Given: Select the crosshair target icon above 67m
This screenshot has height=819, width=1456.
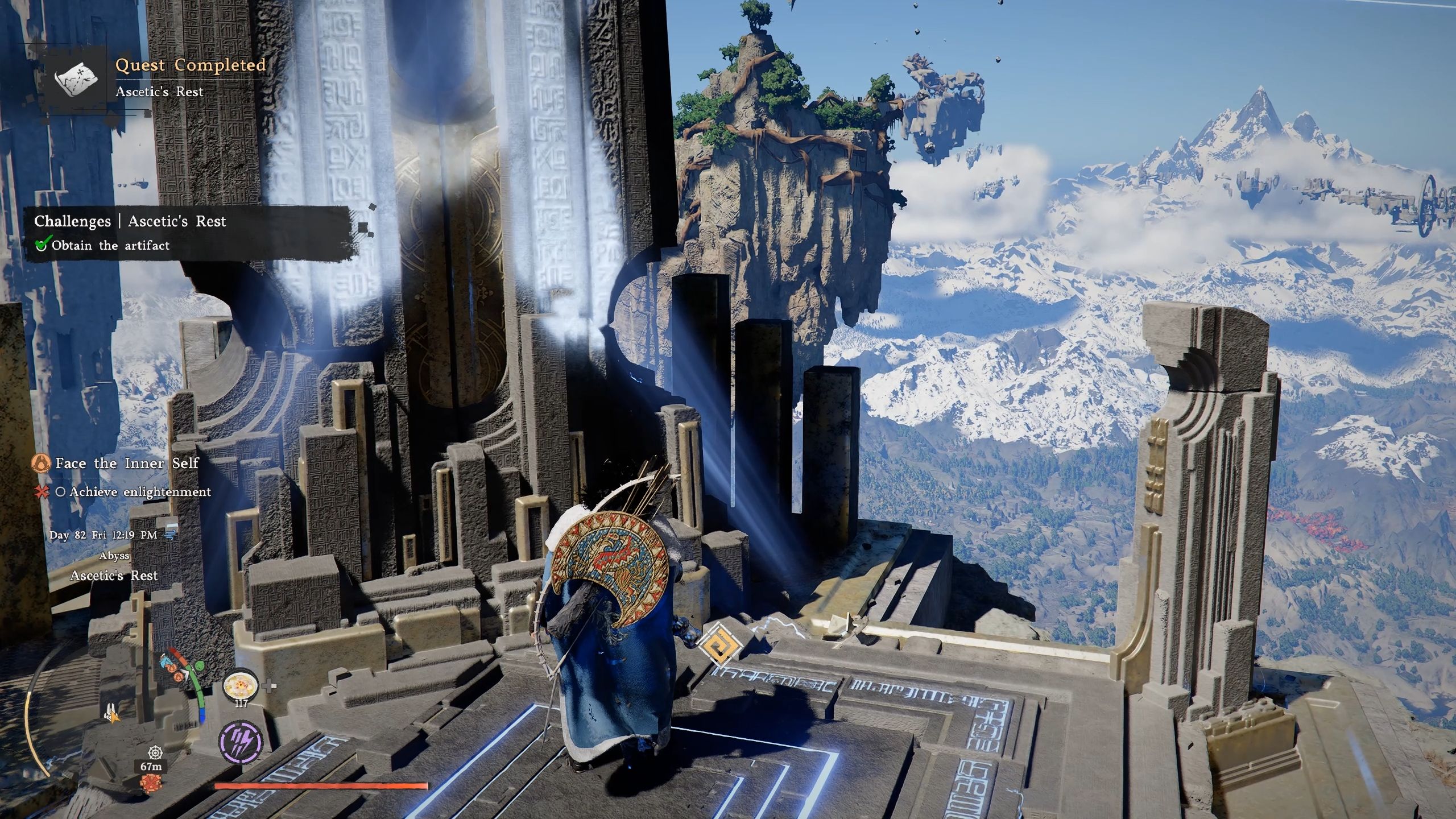Looking at the screenshot, I should click(155, 752).
